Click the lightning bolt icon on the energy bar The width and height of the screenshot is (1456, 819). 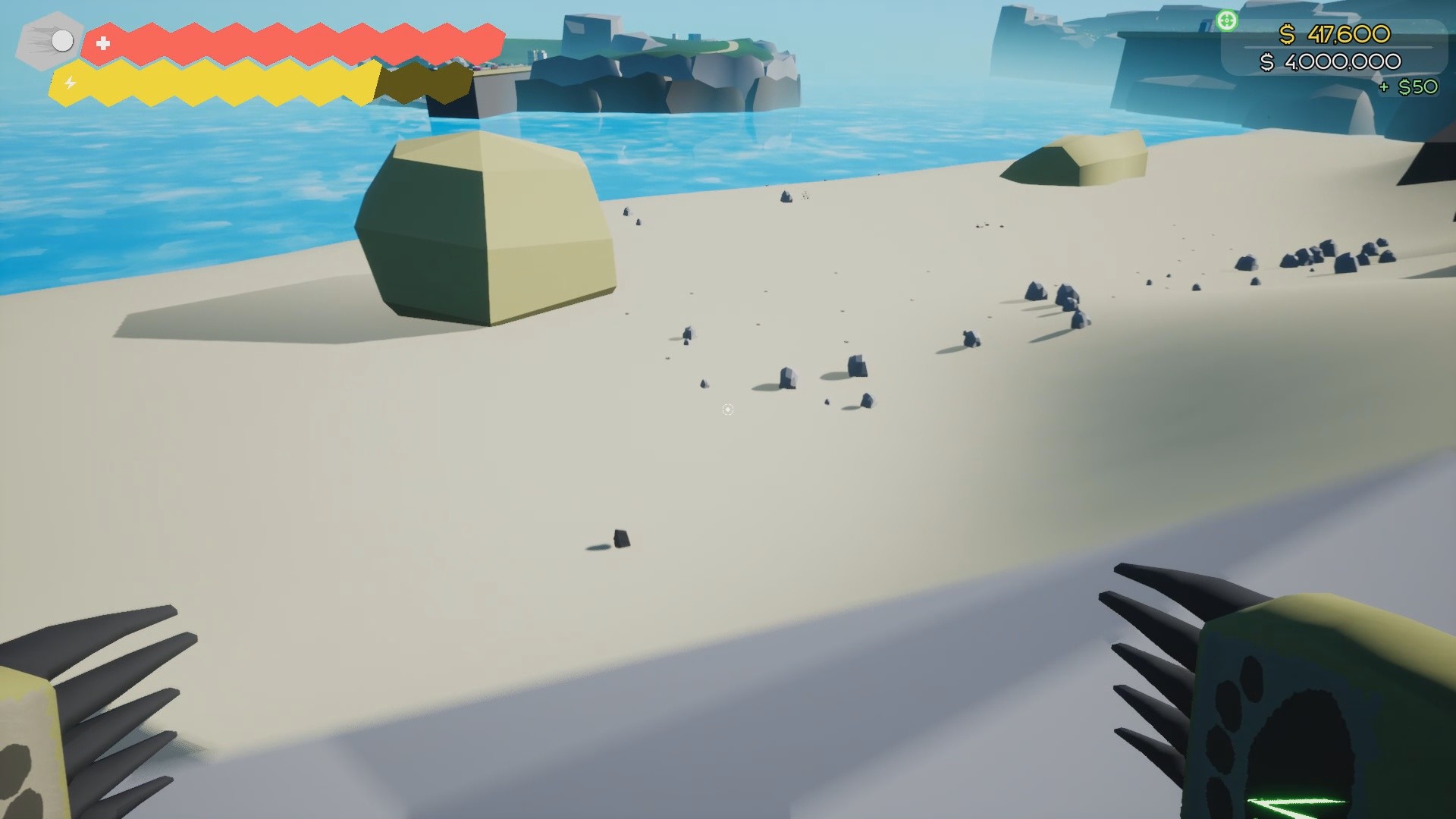coord(70,81)
